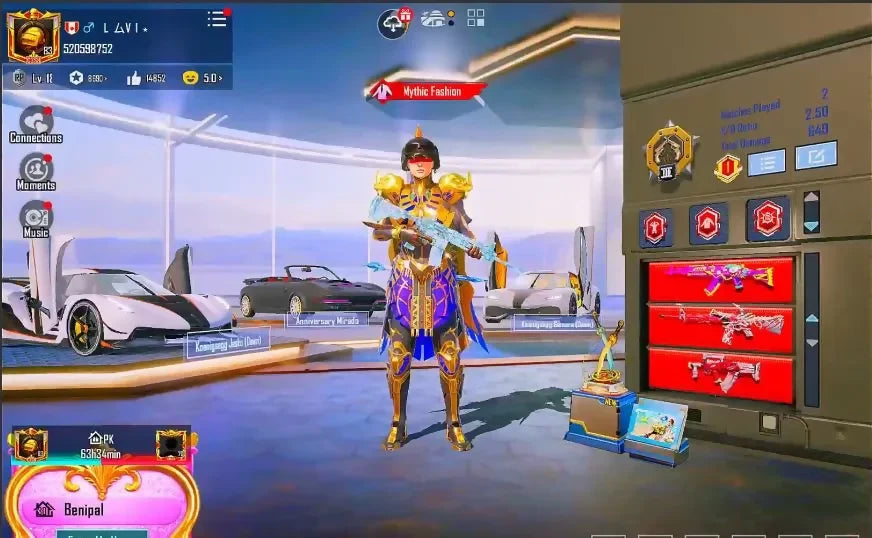Open the Music player icon
Screen dimensions: 872x538
click(36, 218)
